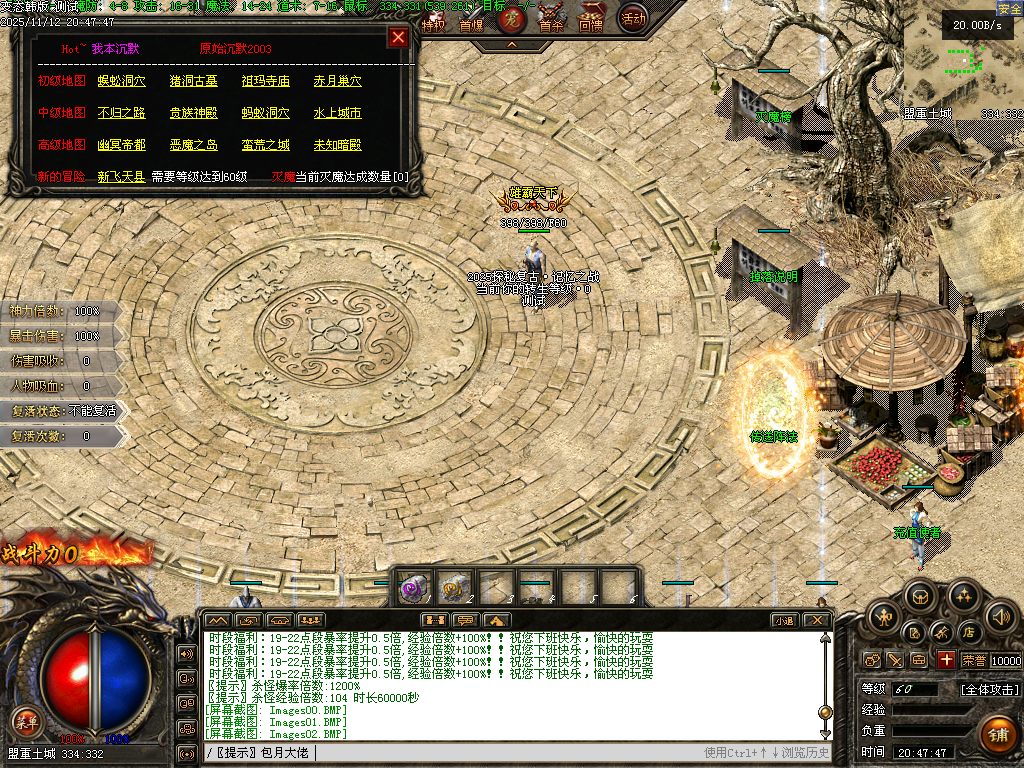Teleport to 蜈蚣洞穴 map
Viewport: 1024px width, 768px height.
122,81
